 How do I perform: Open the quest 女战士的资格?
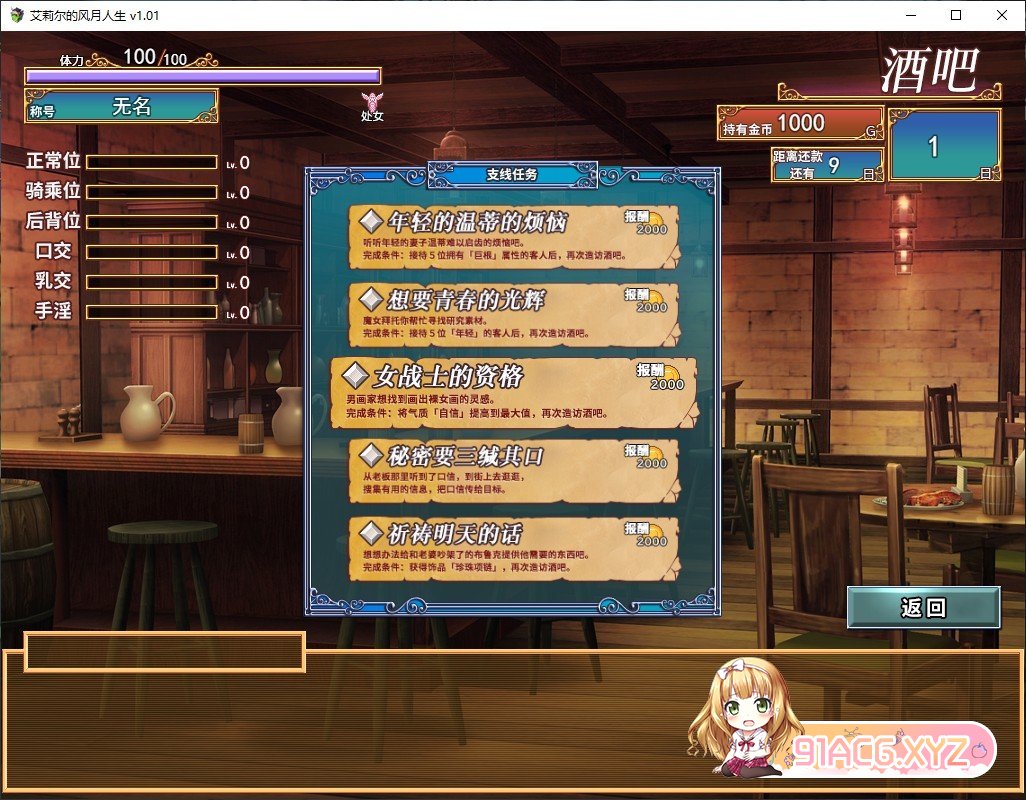pyautogui.click(x=512, y=392)
